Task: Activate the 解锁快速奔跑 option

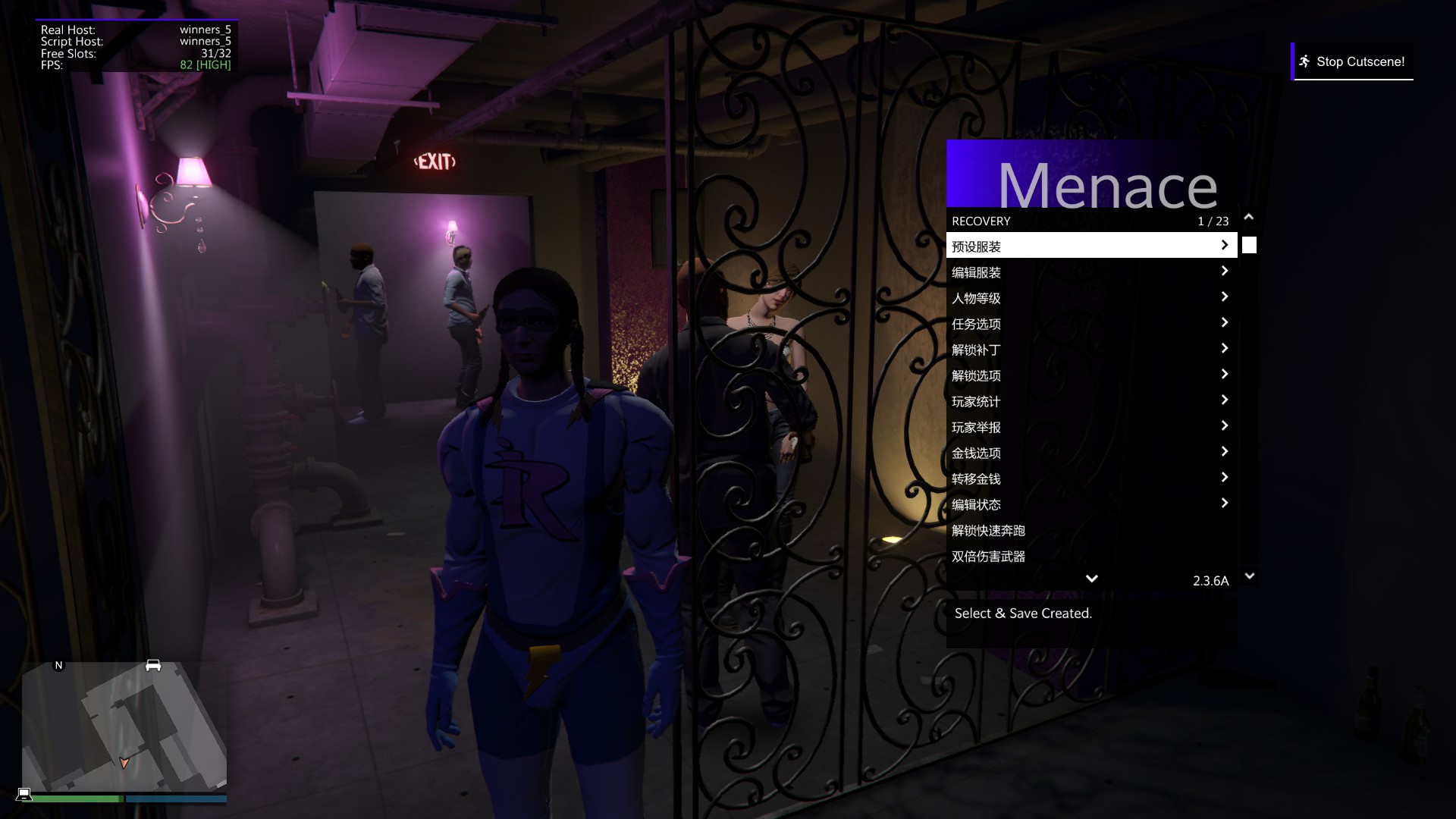Action: click(1090, 530)
